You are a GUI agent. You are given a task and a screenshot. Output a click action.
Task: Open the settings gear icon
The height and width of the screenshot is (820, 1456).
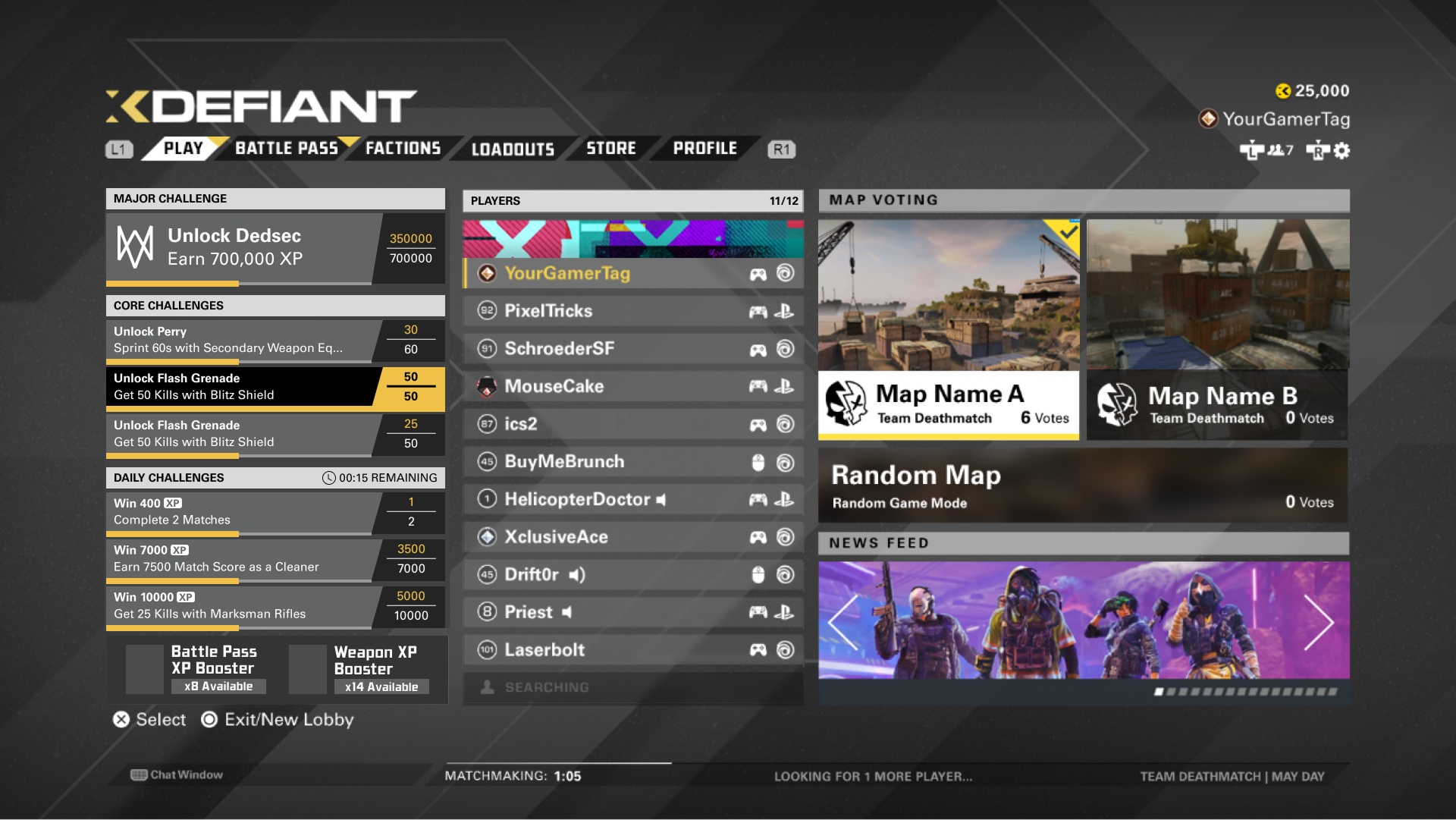[x=1342, y=152]
